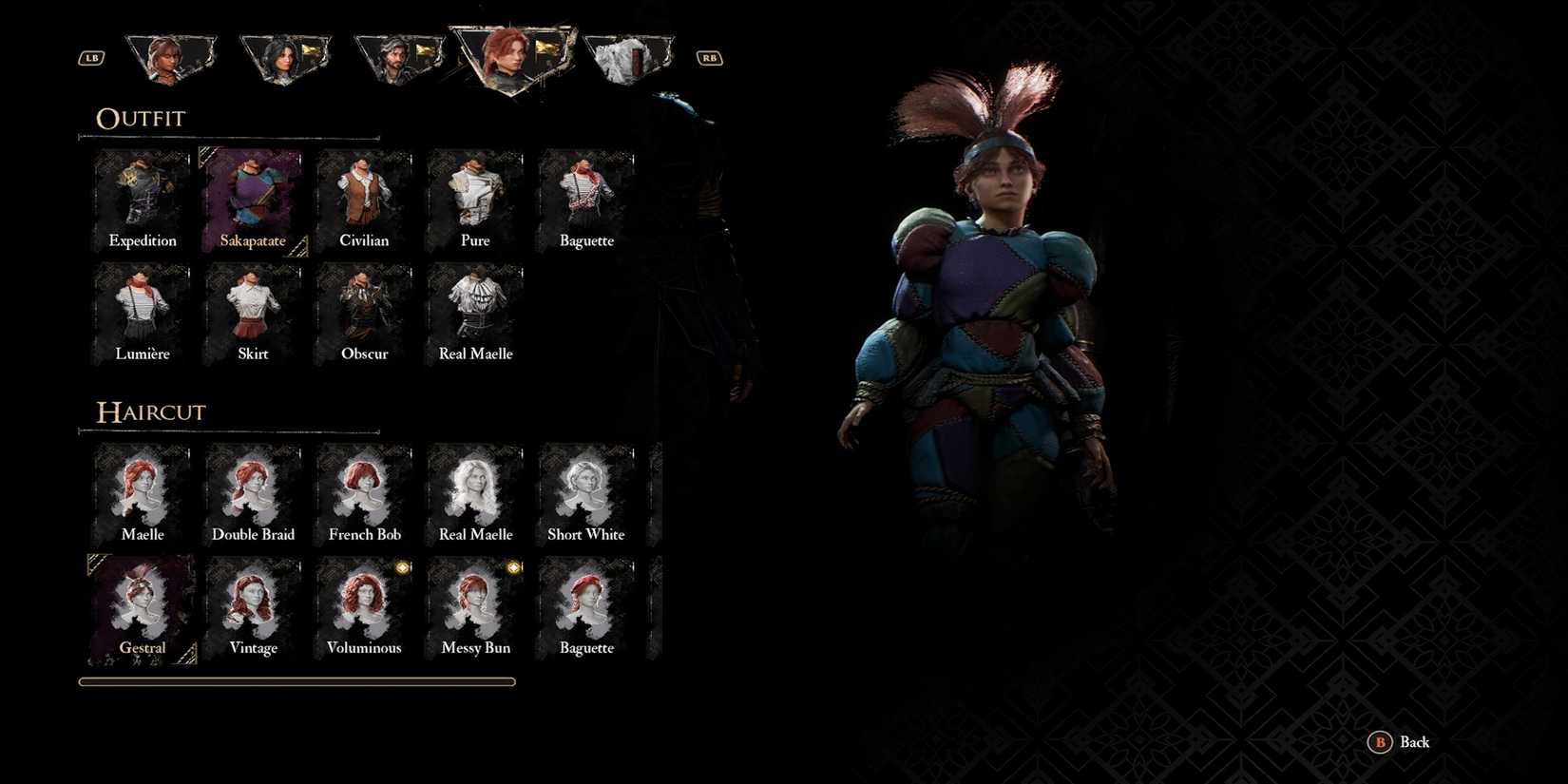Select the Maelle haircut

[141, 490]
